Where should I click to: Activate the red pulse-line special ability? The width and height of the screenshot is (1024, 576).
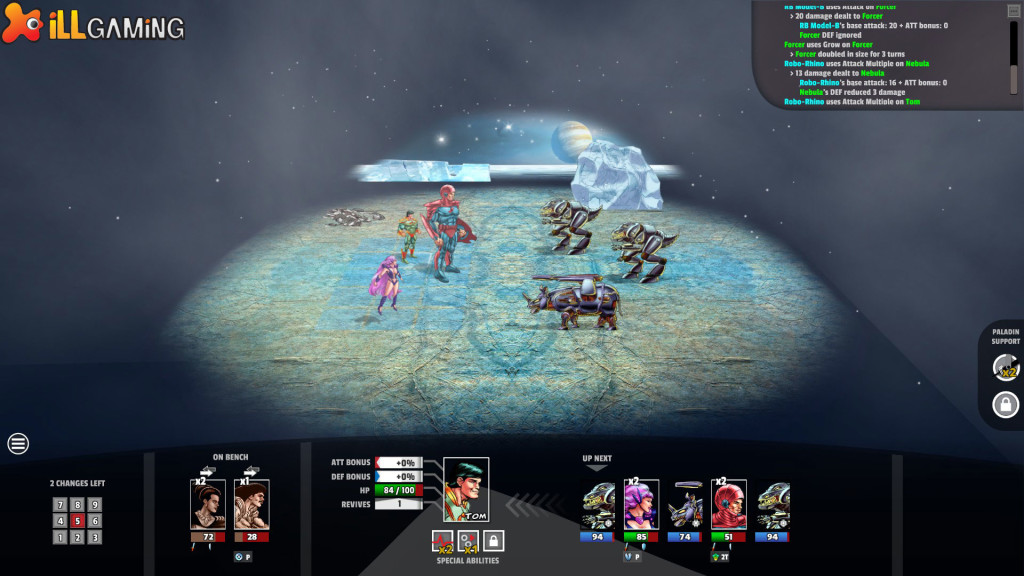point(442,541)
